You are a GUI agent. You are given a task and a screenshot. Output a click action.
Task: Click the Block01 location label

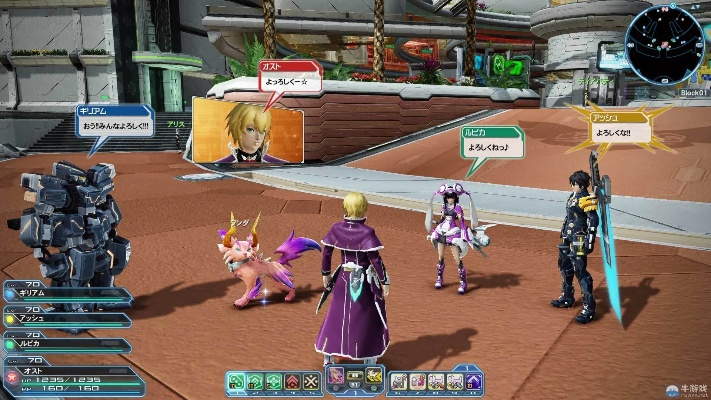coord(693,91)
